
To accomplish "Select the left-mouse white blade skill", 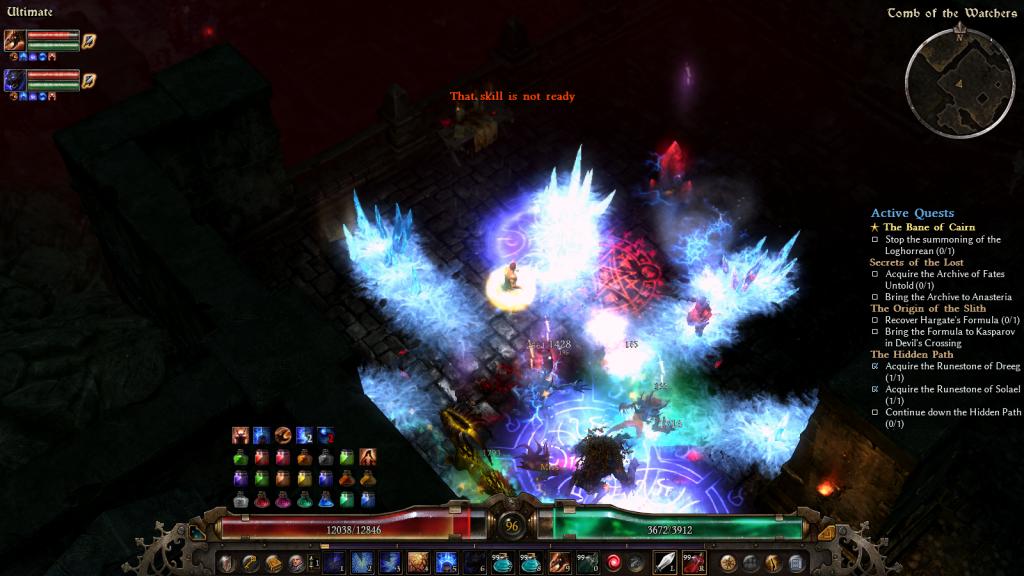I will click(664, 562).
